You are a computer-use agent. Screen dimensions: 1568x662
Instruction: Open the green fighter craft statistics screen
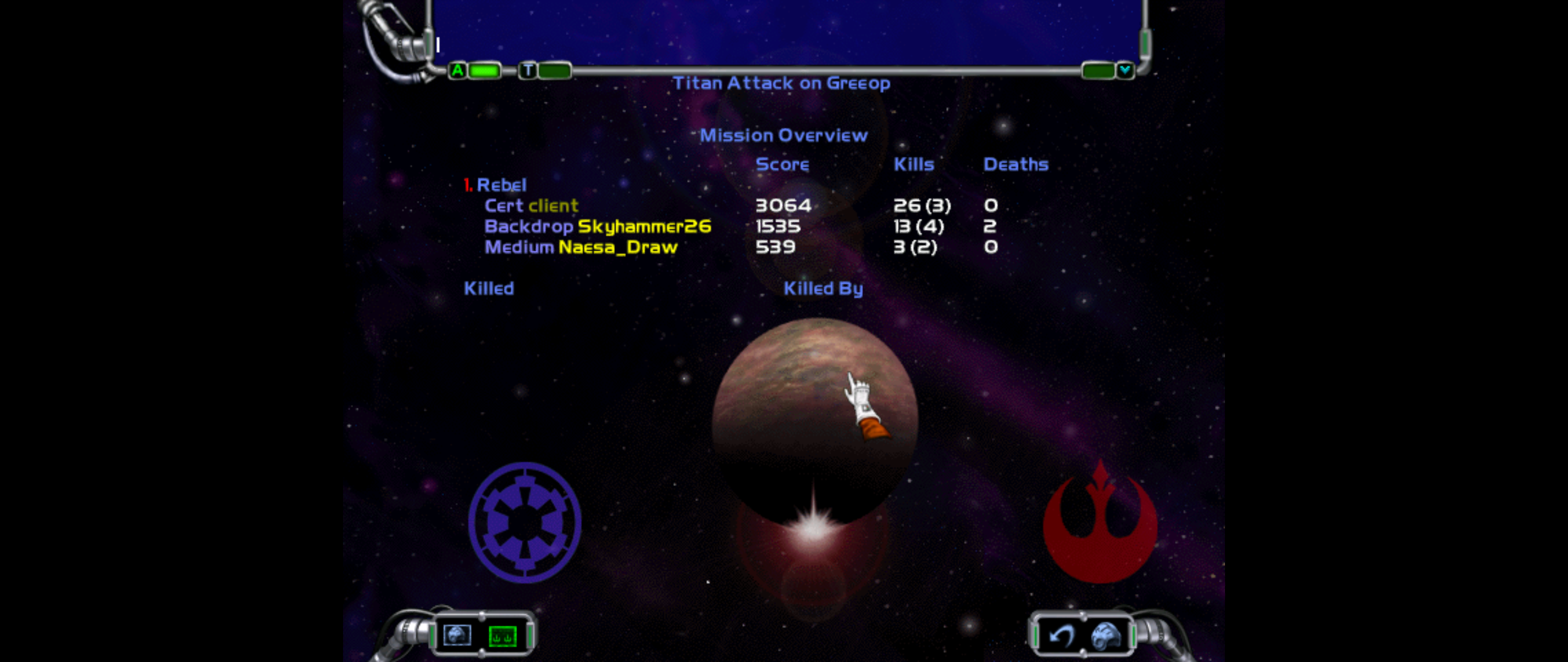(x=502, y=636)
